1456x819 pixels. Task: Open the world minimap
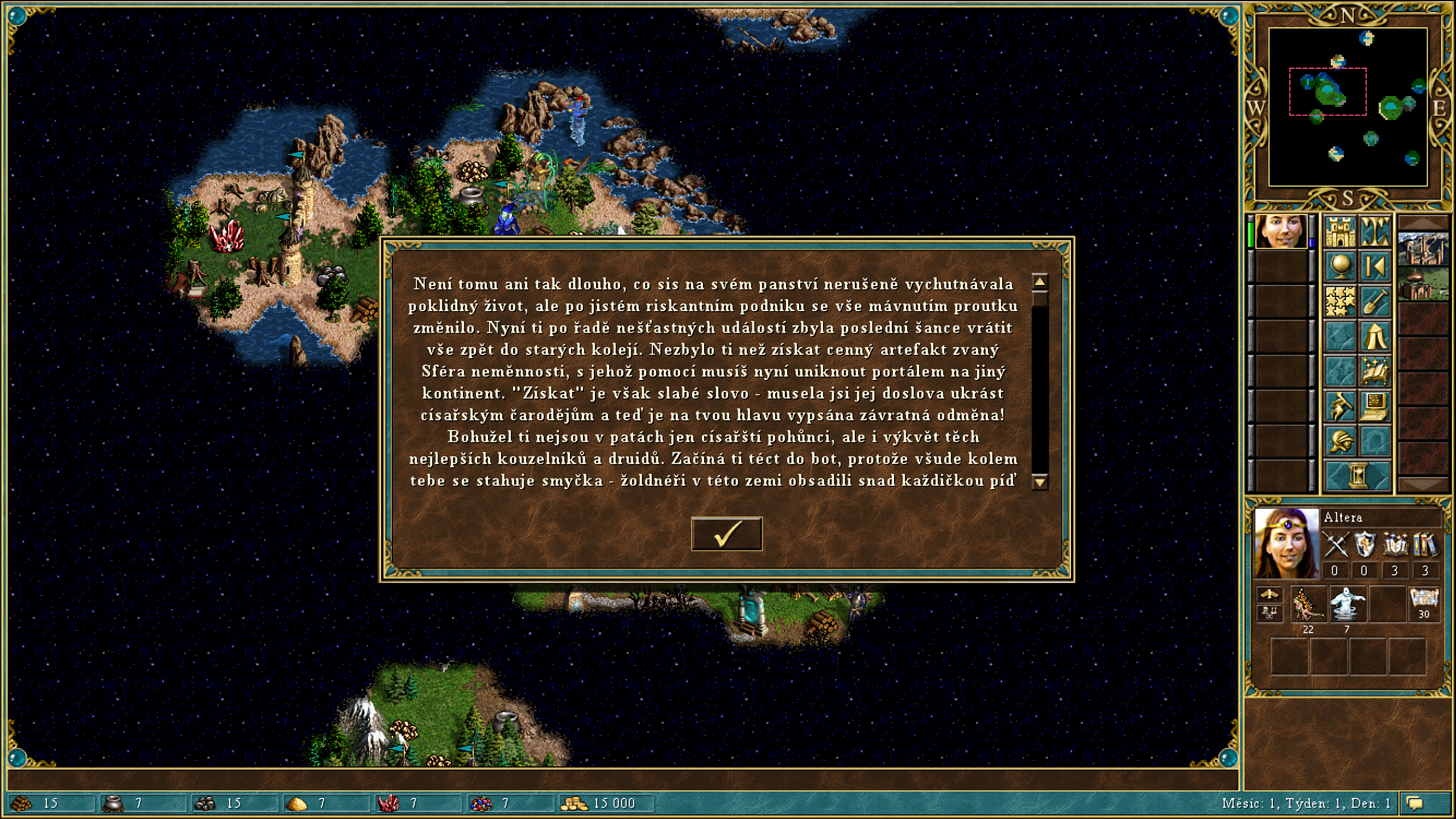point(1347,107)
